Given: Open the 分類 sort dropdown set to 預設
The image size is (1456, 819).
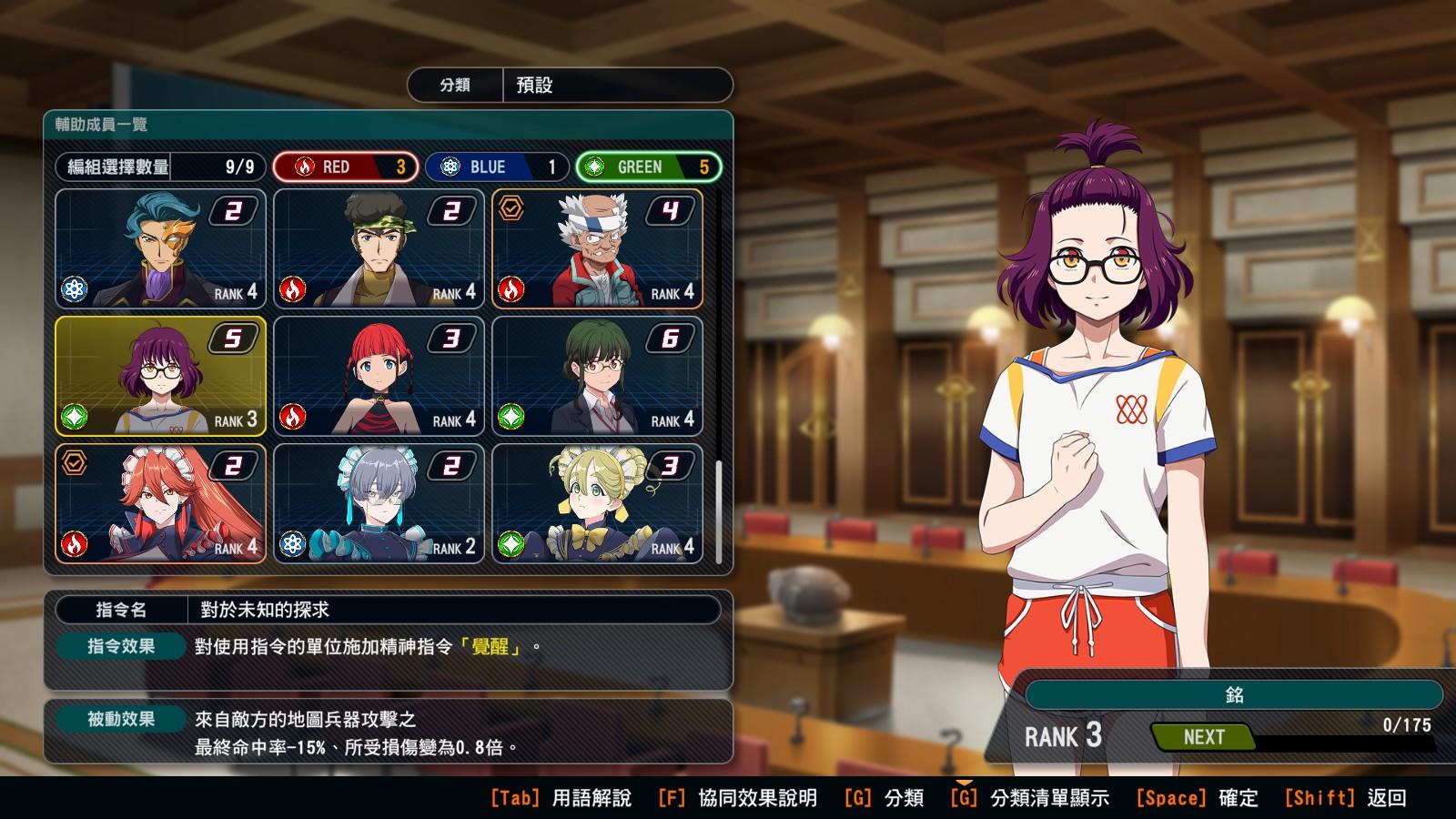Looking at the screenshot, I should (571, 86).
